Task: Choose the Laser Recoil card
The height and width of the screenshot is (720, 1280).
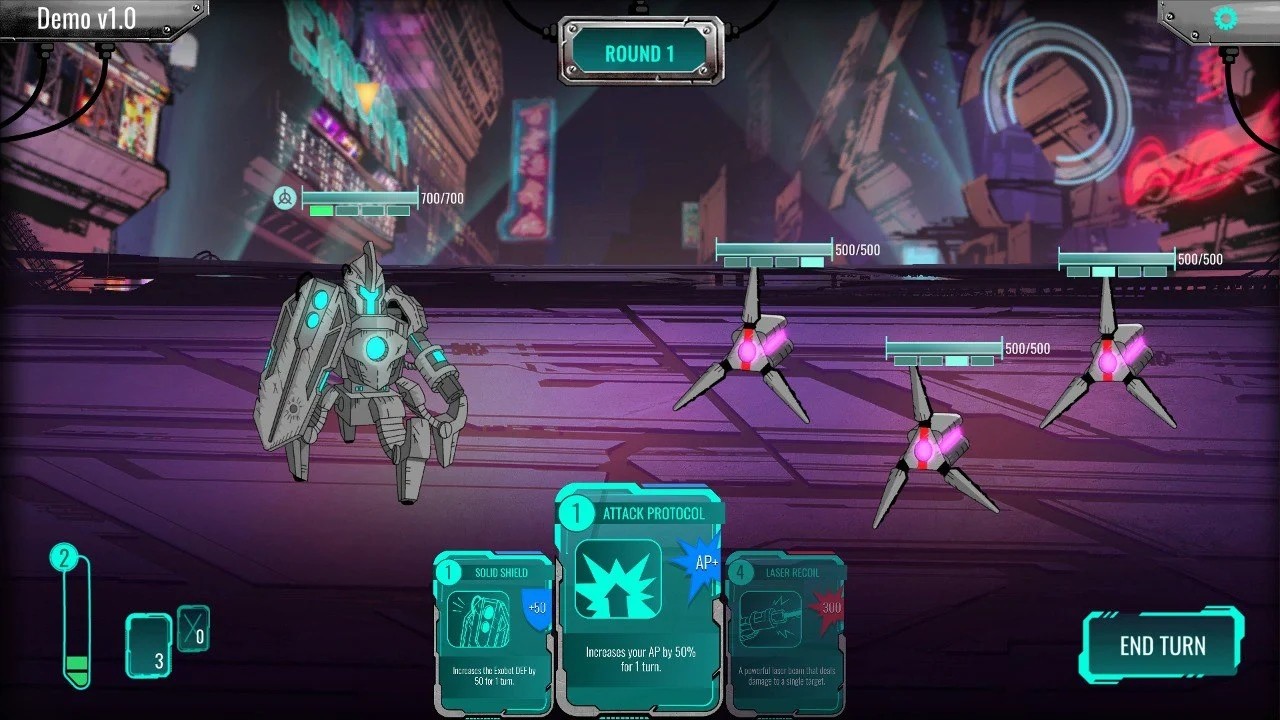Action: tap(786, 632)
